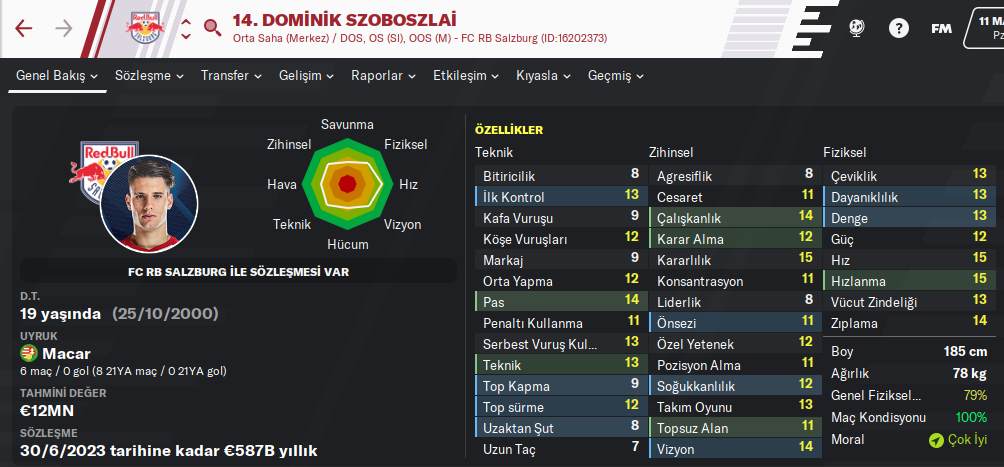Screen dimensions: 1004x467
Task: Open the FM menu button
Action: pos(941,28)
